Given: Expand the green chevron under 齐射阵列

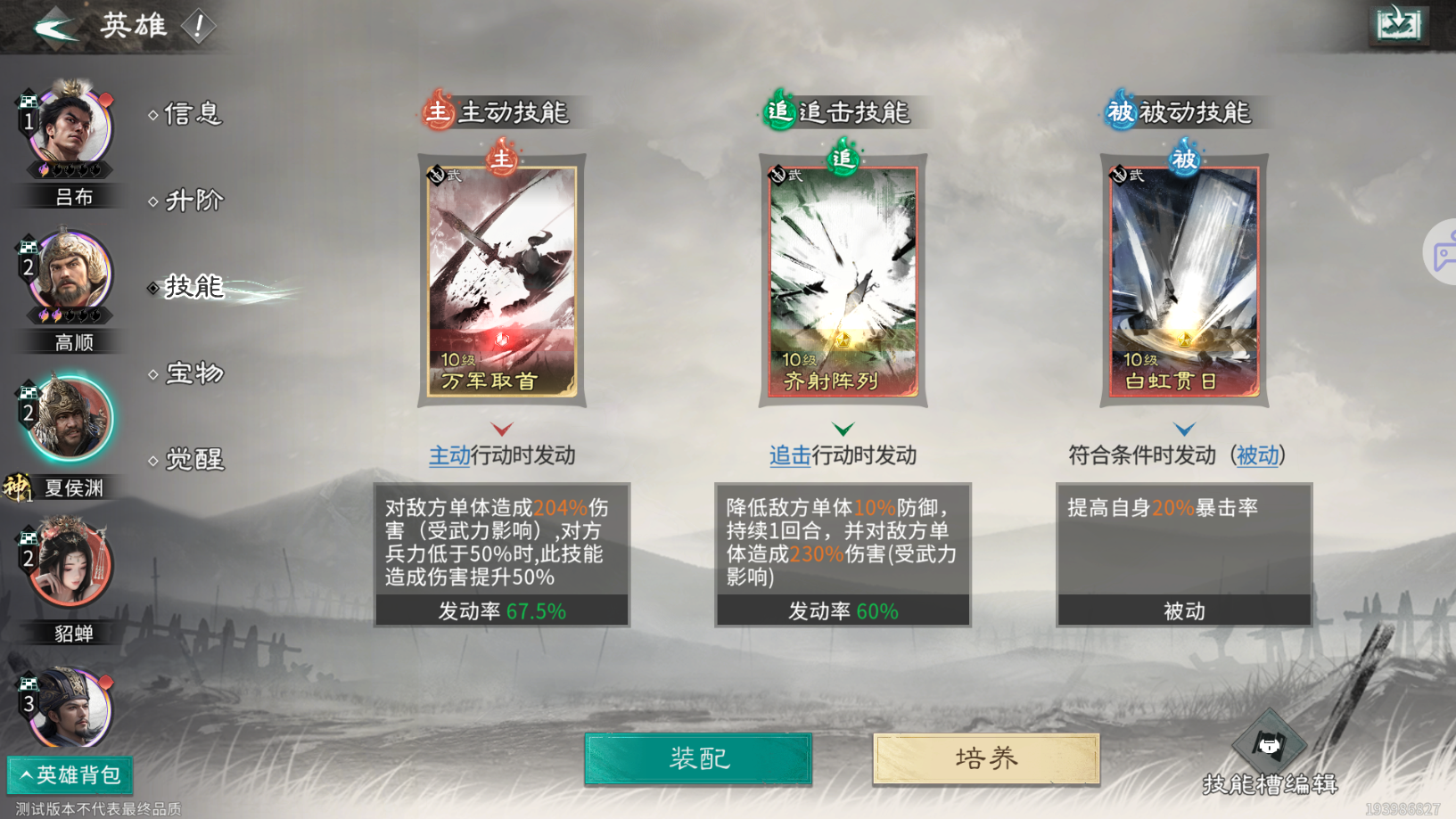Looking at the screenshot, I should point(843,429).
